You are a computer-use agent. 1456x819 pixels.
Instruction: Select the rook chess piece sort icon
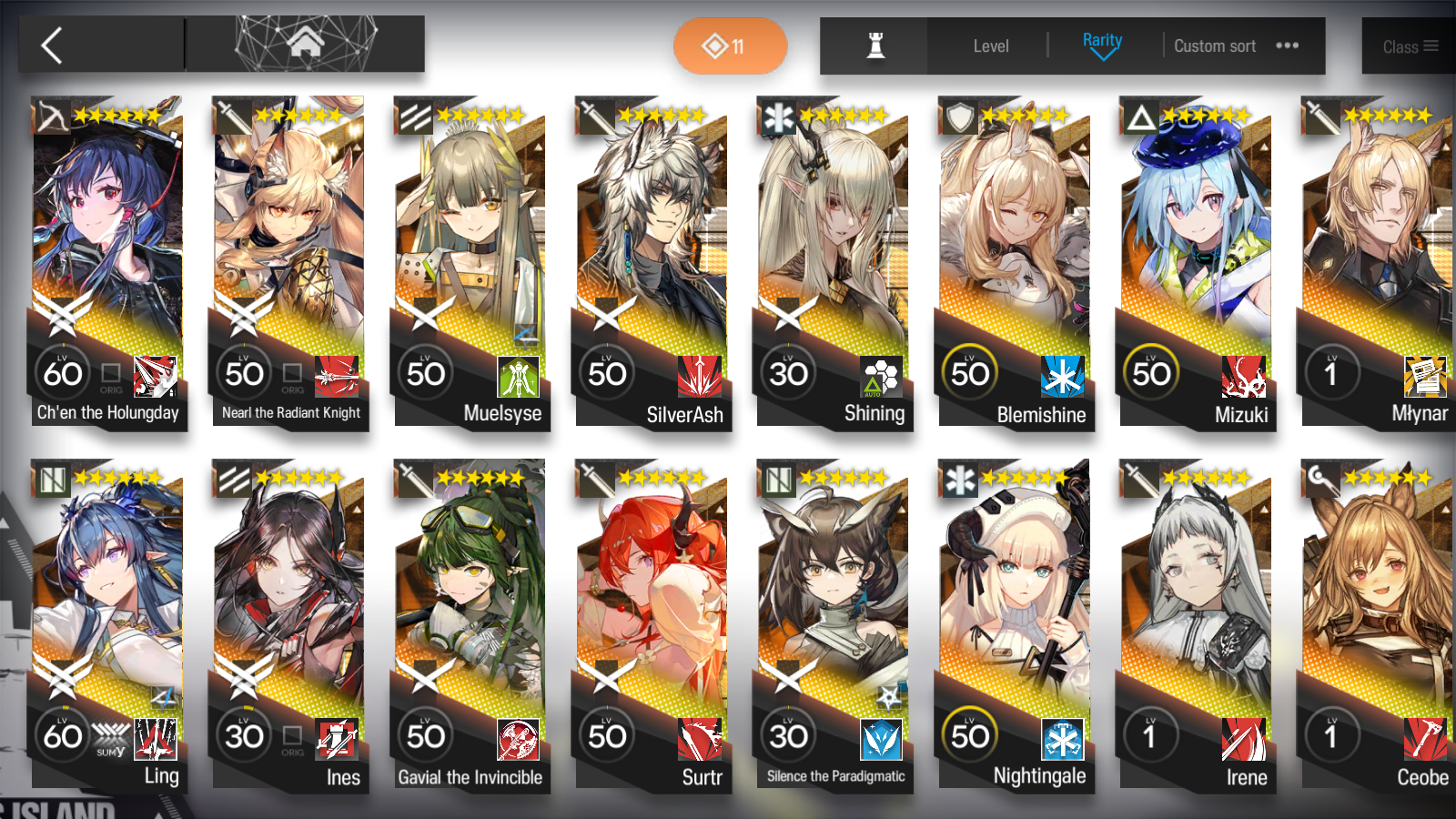tap(873, 45)
